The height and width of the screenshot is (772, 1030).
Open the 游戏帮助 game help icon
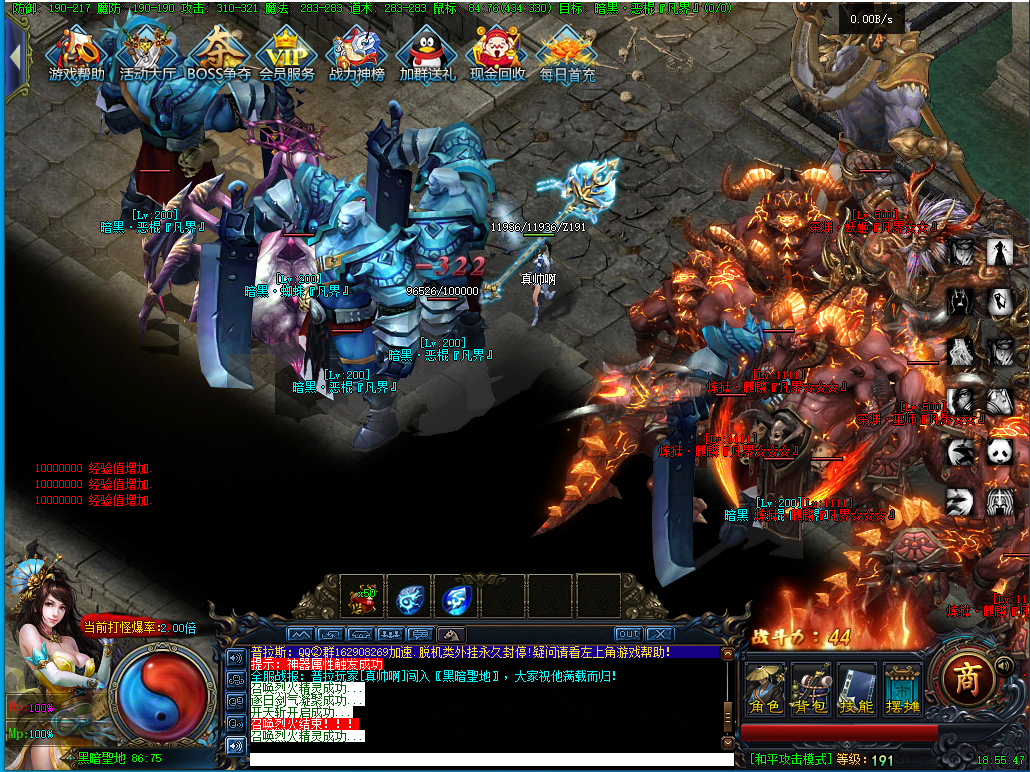pyautogui.click(x=77, y=54)
